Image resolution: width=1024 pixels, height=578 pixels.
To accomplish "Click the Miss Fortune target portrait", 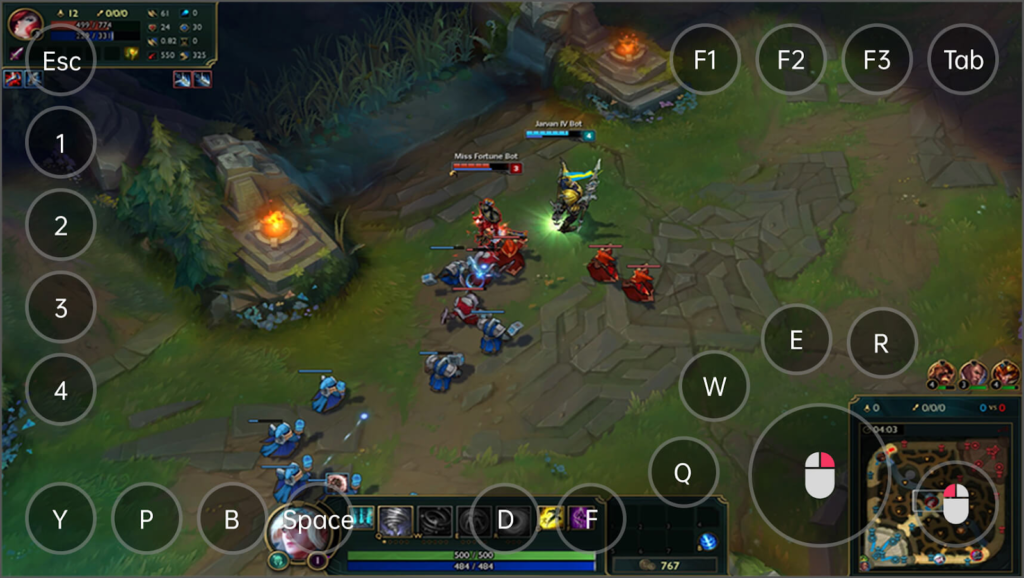I will pyautogui.click(x=24, y=22).
